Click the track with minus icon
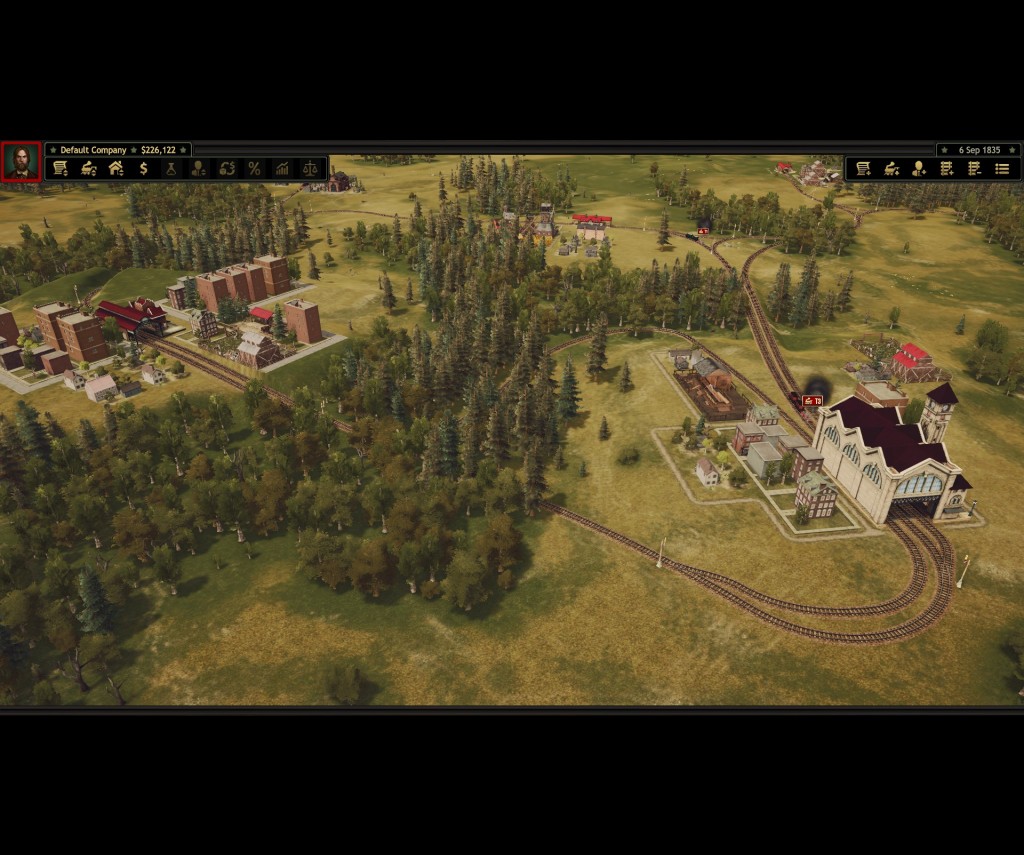1024x855 pixels. point(974,169)
